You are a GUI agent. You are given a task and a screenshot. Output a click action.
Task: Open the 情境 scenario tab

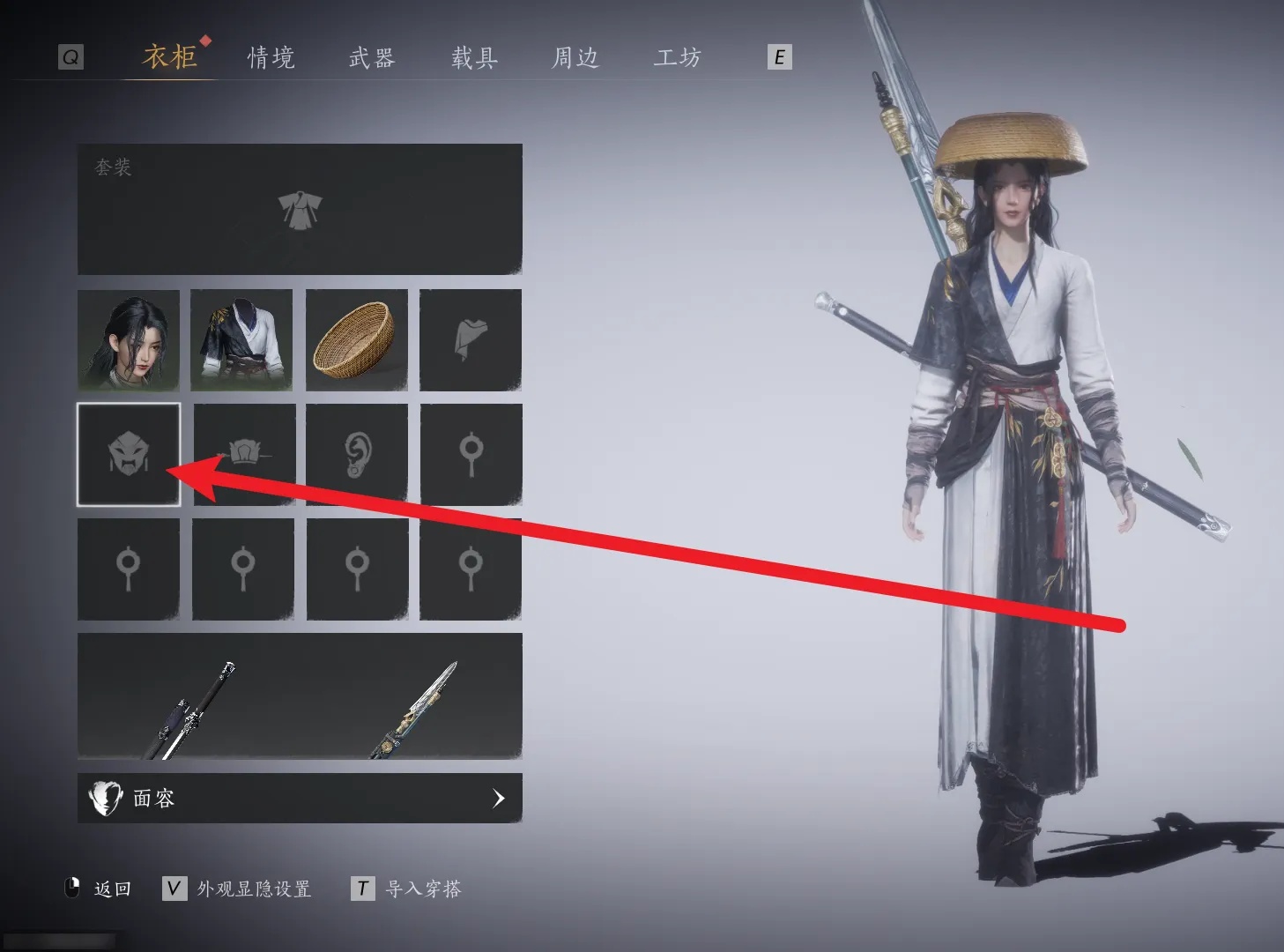[270, 57]
